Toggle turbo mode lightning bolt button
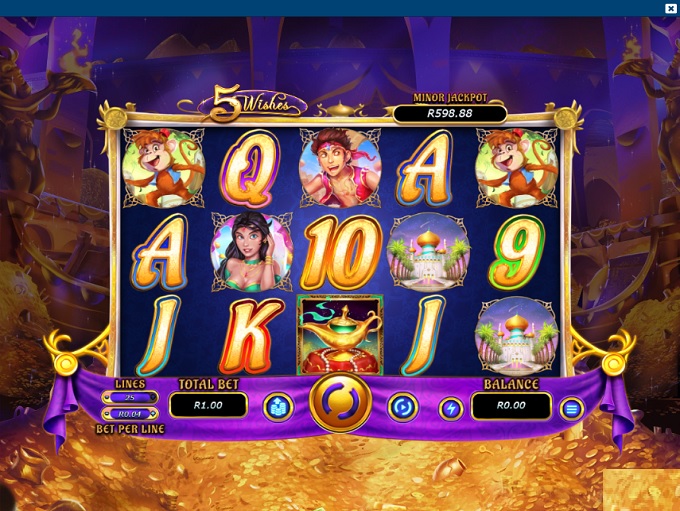 pyautogui.click(x=452, y=407)
